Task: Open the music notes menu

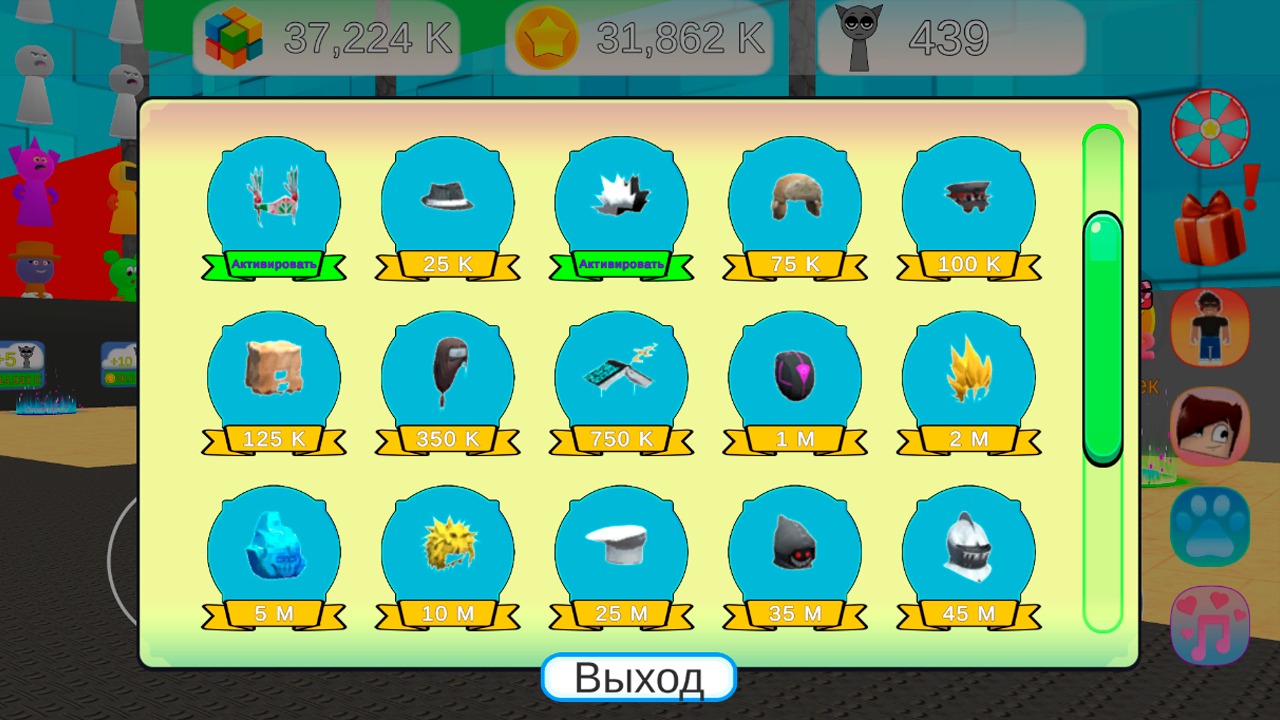Action: (1208, 624)
